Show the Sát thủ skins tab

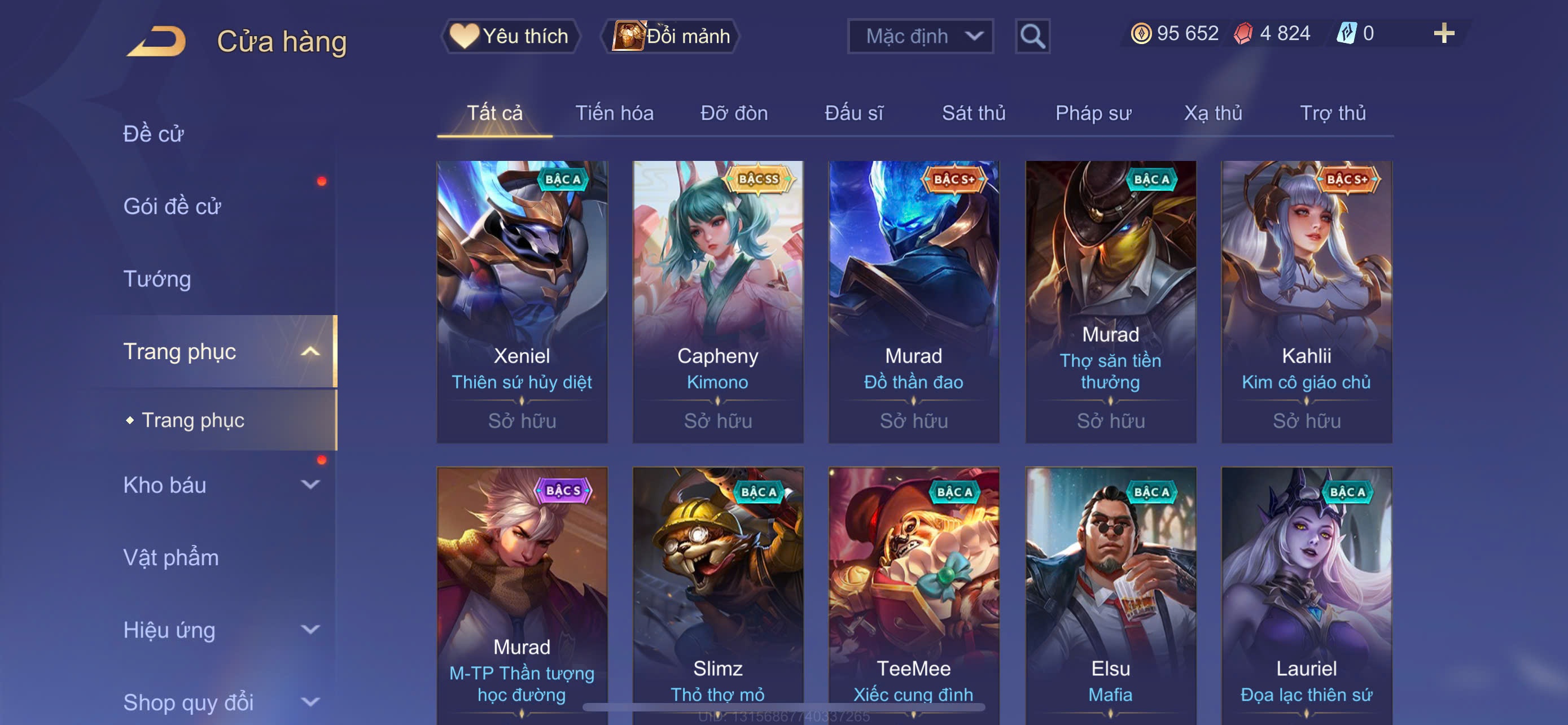(973, 113)
